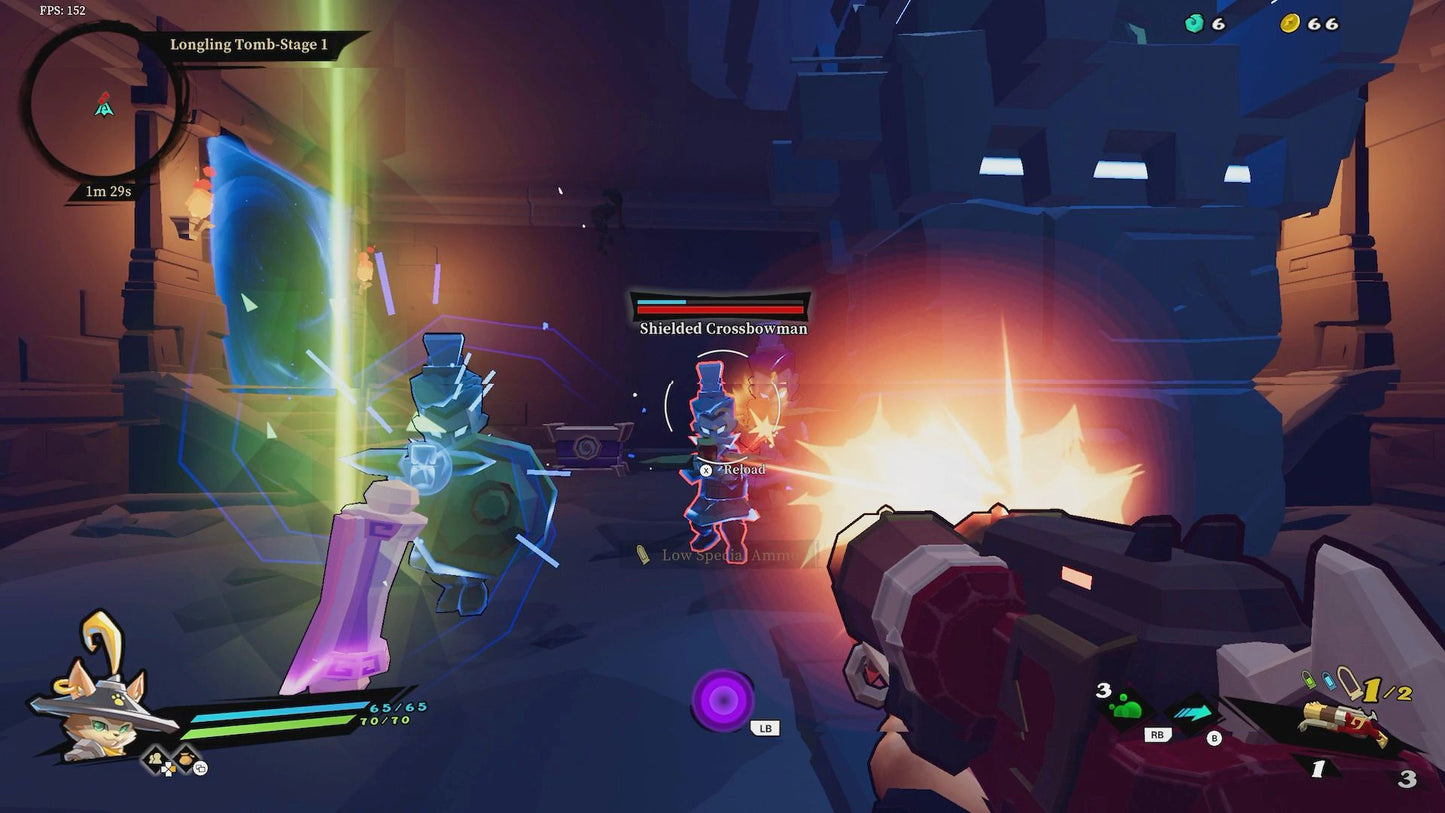The height and width of the screenshot is (813, 1445).
Task: Open the bag pouch icon
Action: [x=187, y=760]
